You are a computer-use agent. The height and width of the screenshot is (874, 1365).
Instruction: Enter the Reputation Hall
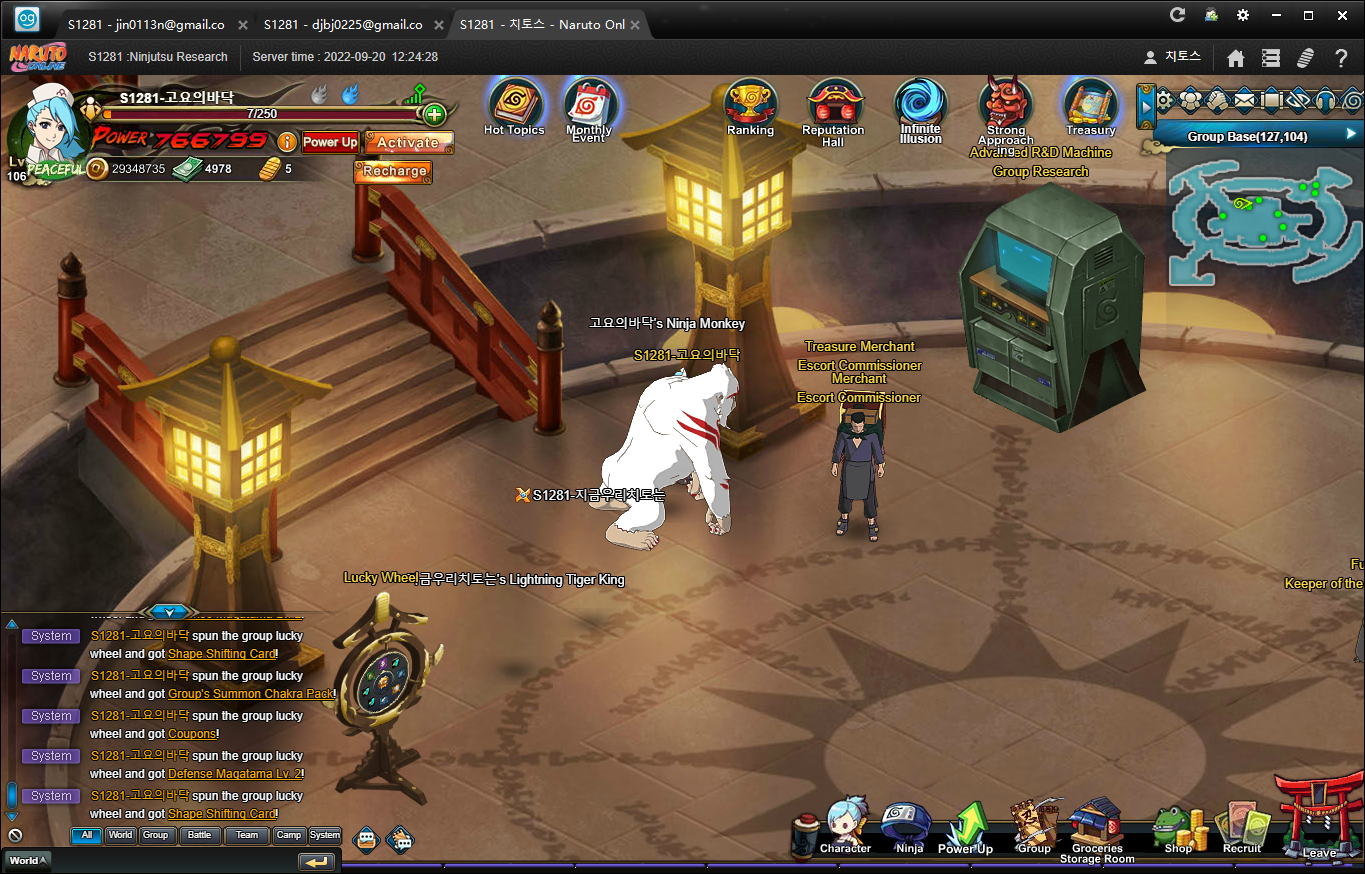coord(832,105)
